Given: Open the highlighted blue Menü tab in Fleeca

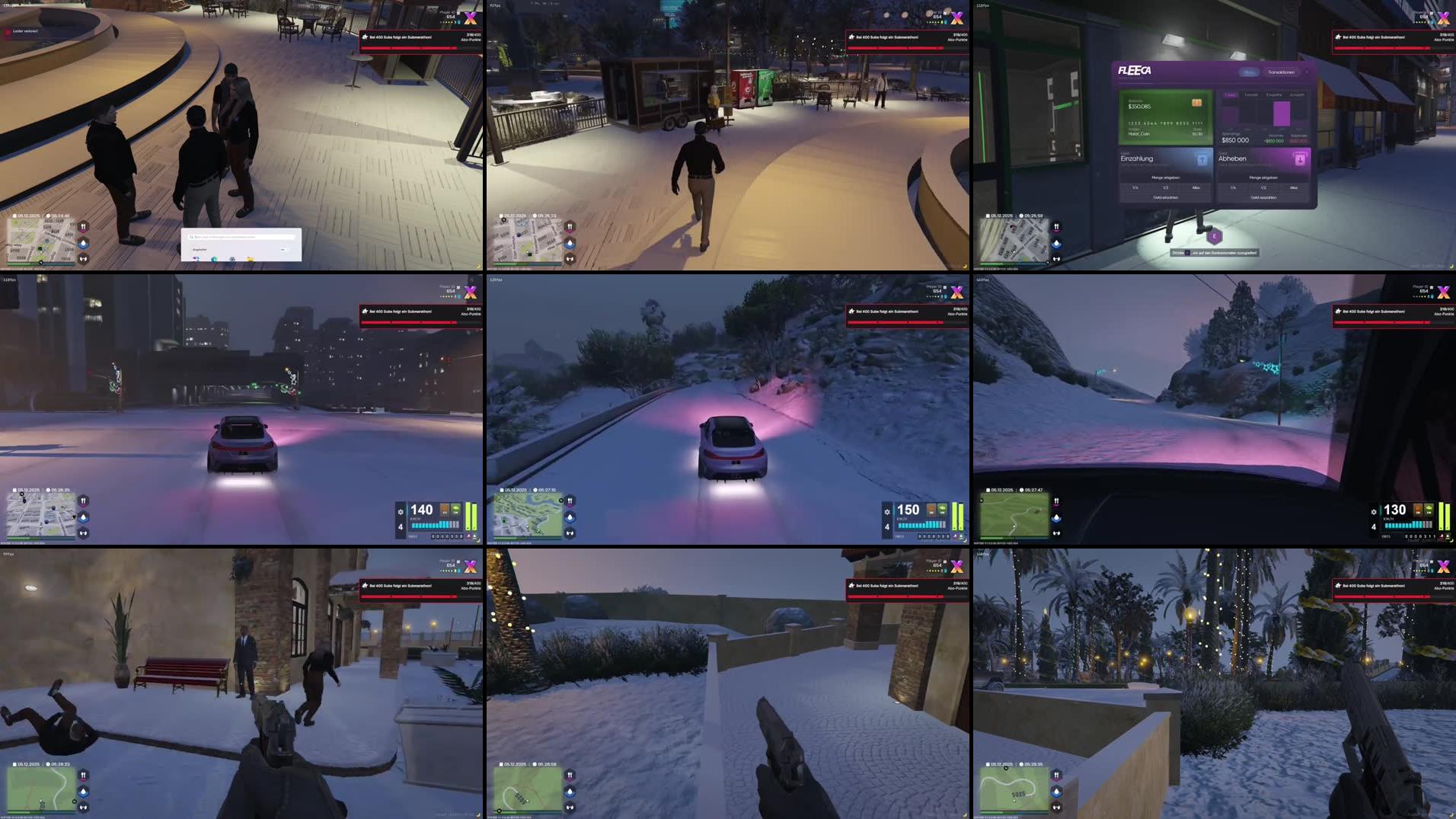Looking at the screenshot, I should click(x=1250, y=72).
